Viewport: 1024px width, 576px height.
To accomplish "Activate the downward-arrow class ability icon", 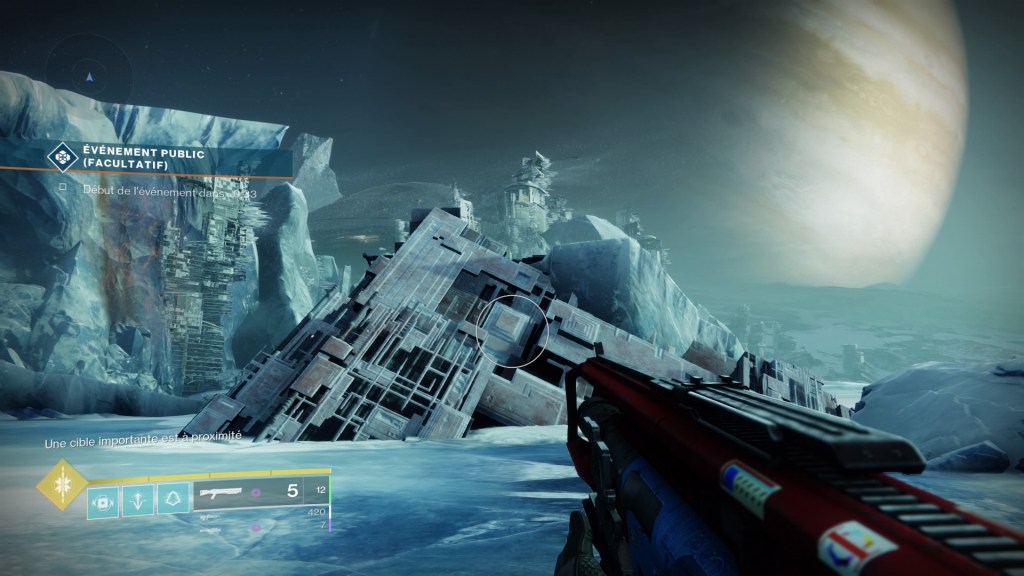I will point(137,499).
